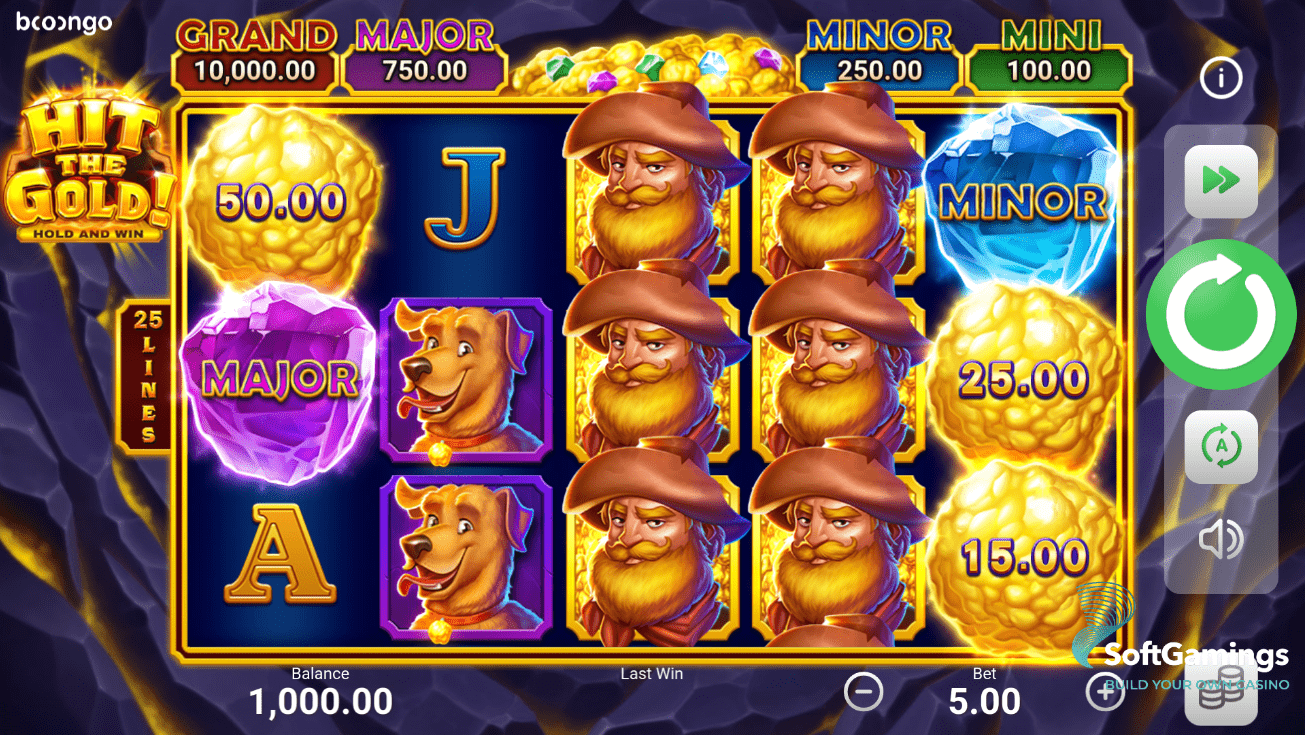Click the Booongo logo

(62, 22)
